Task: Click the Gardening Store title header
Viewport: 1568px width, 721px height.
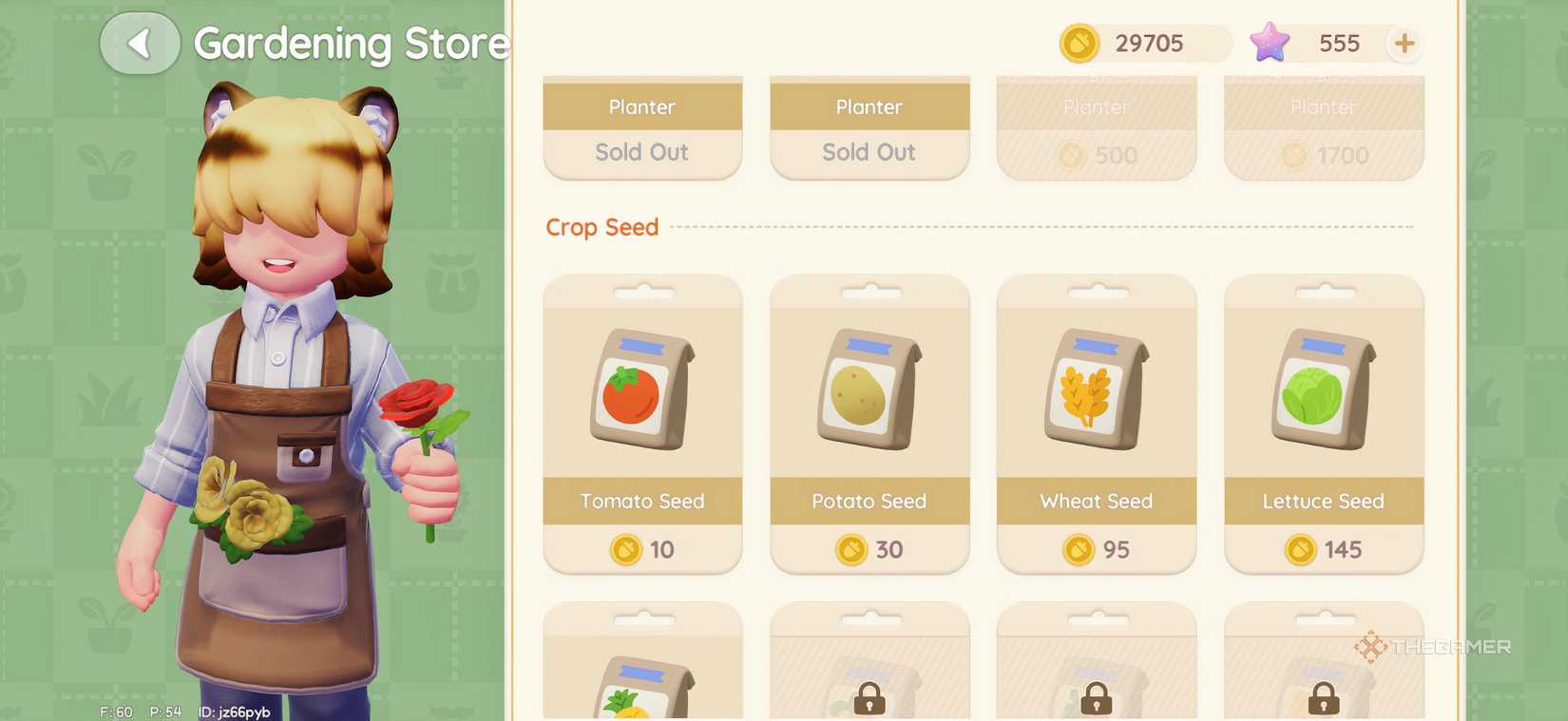Action: pos(350,43)
